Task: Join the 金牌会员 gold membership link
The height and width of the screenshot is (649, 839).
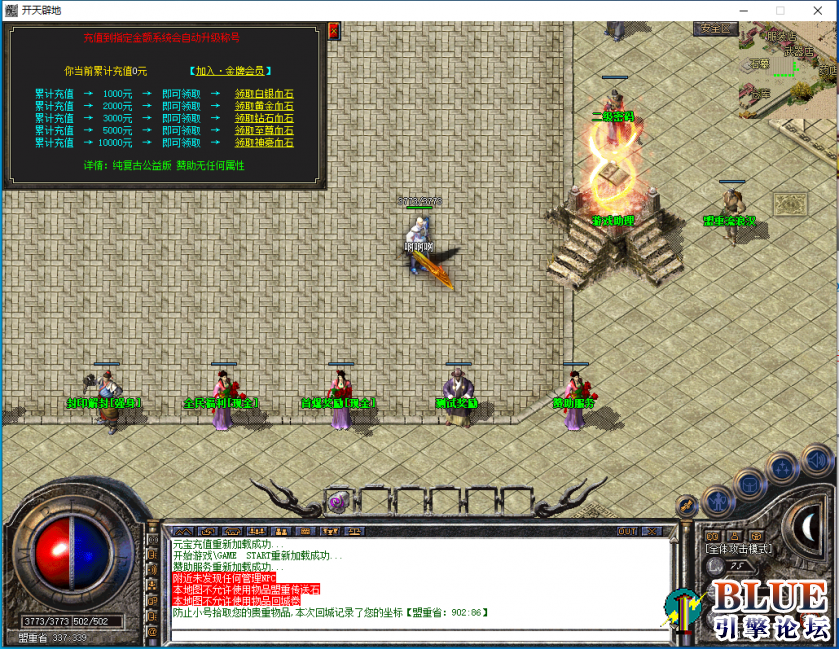Action: pos(228,71)
